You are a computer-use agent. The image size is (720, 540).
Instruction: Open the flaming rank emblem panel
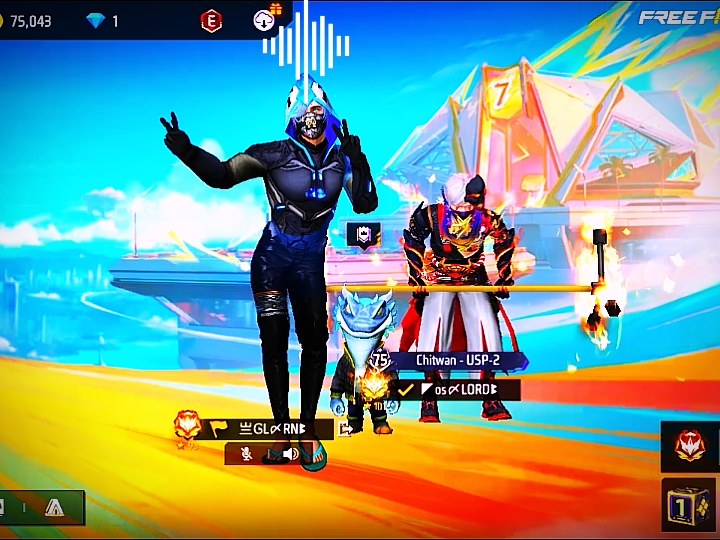690,447
